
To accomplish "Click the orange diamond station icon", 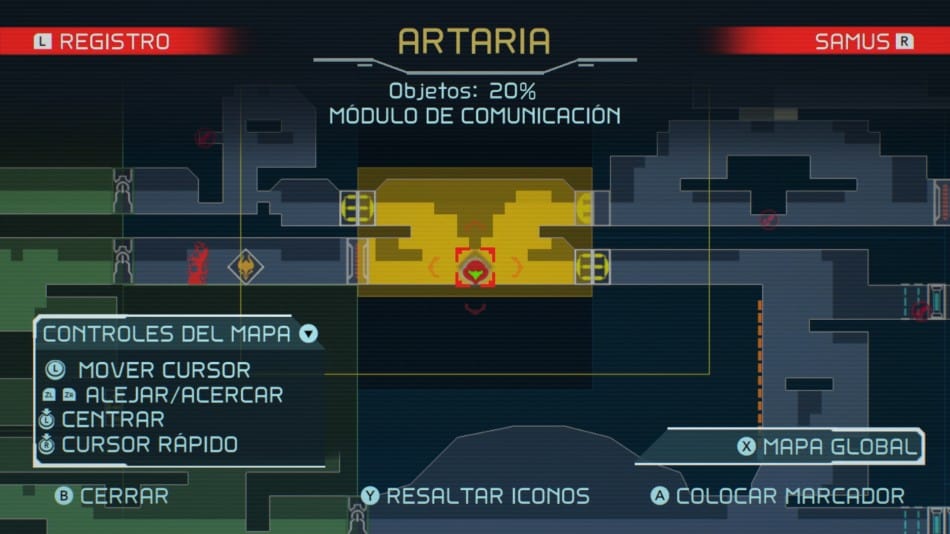I will click(245, 266).
